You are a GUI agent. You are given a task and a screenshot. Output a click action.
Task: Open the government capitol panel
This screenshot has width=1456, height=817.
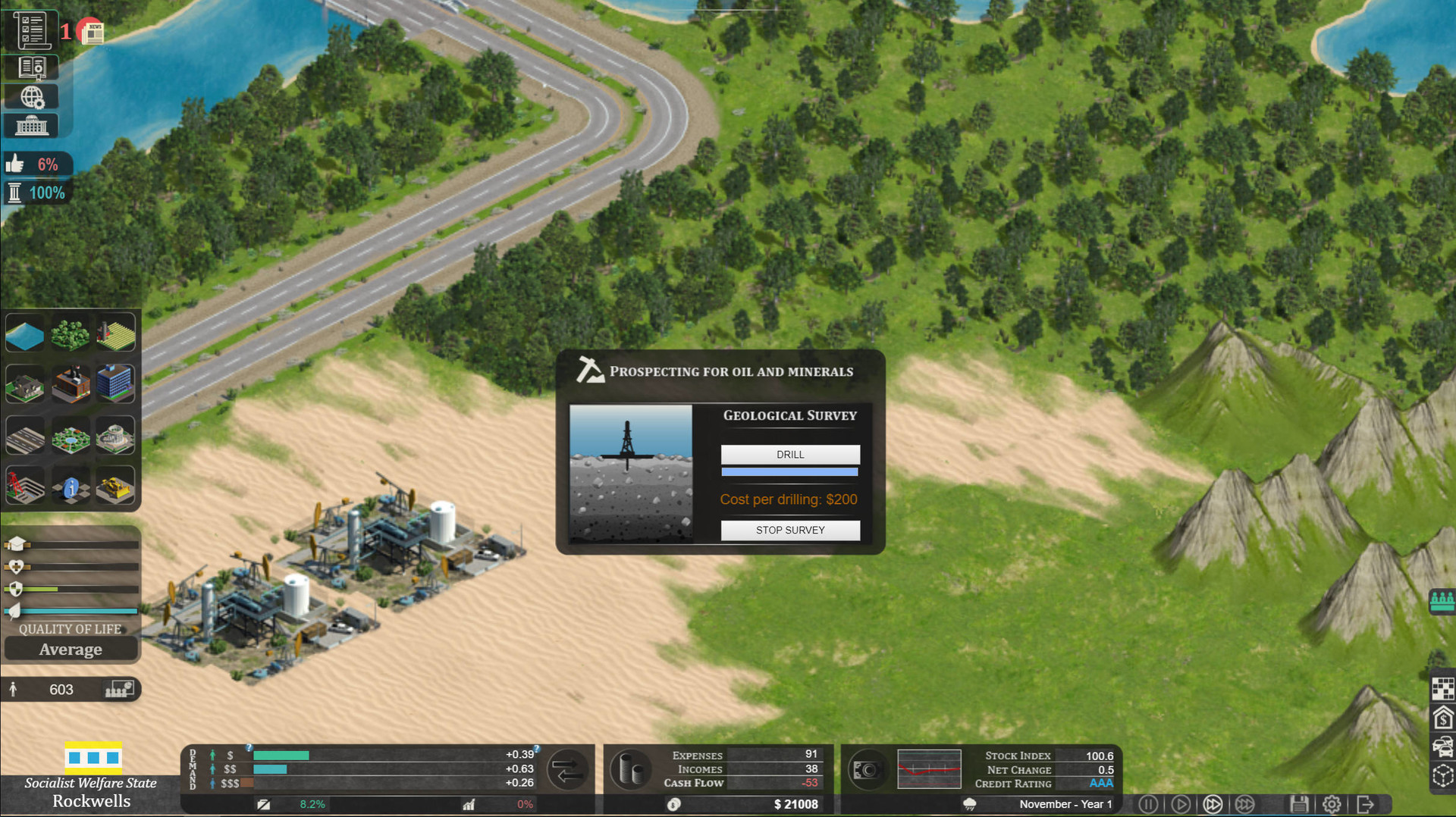pos(31,125)
